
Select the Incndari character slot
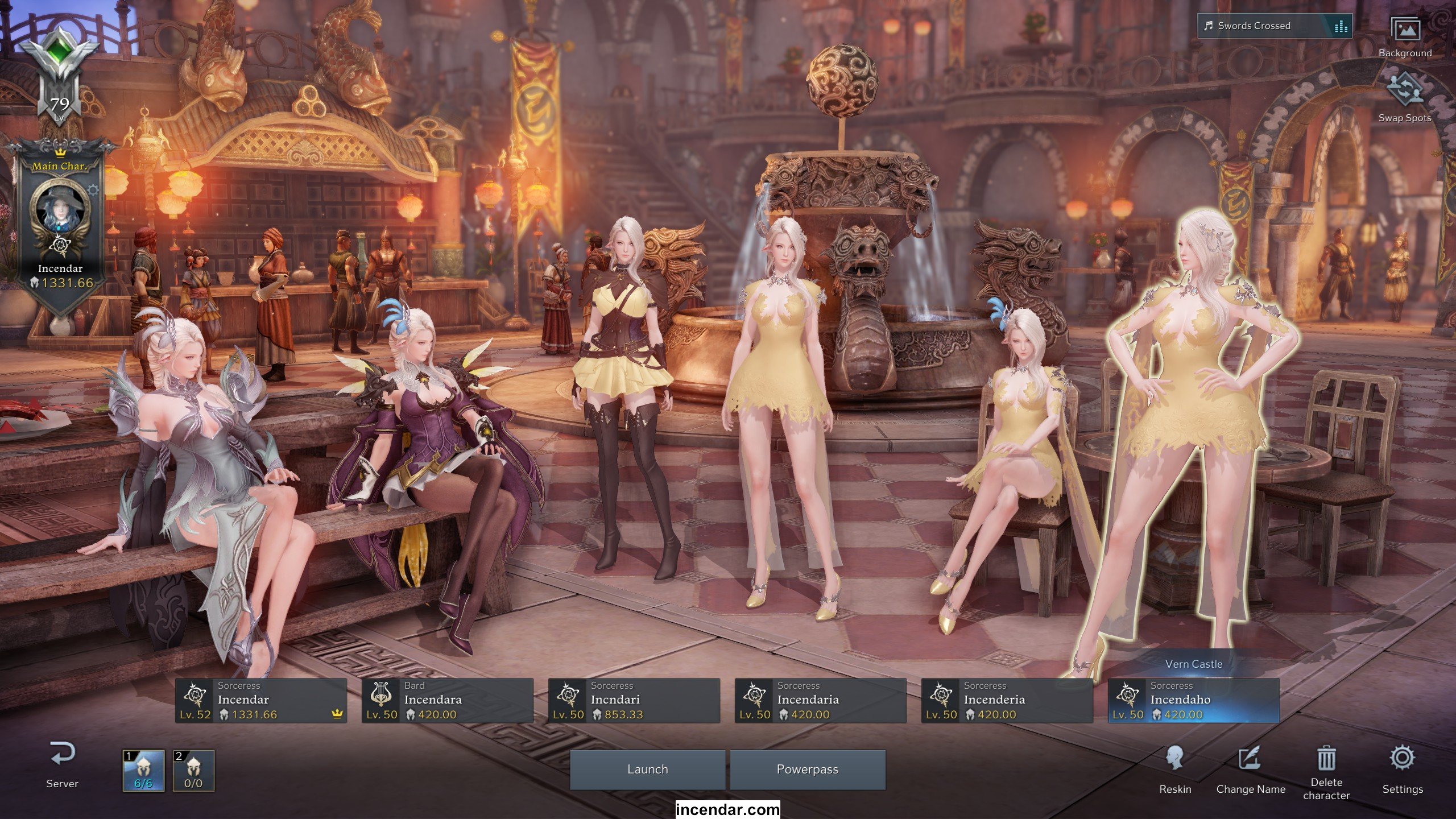pyautogui.click(x=634, y=701)
